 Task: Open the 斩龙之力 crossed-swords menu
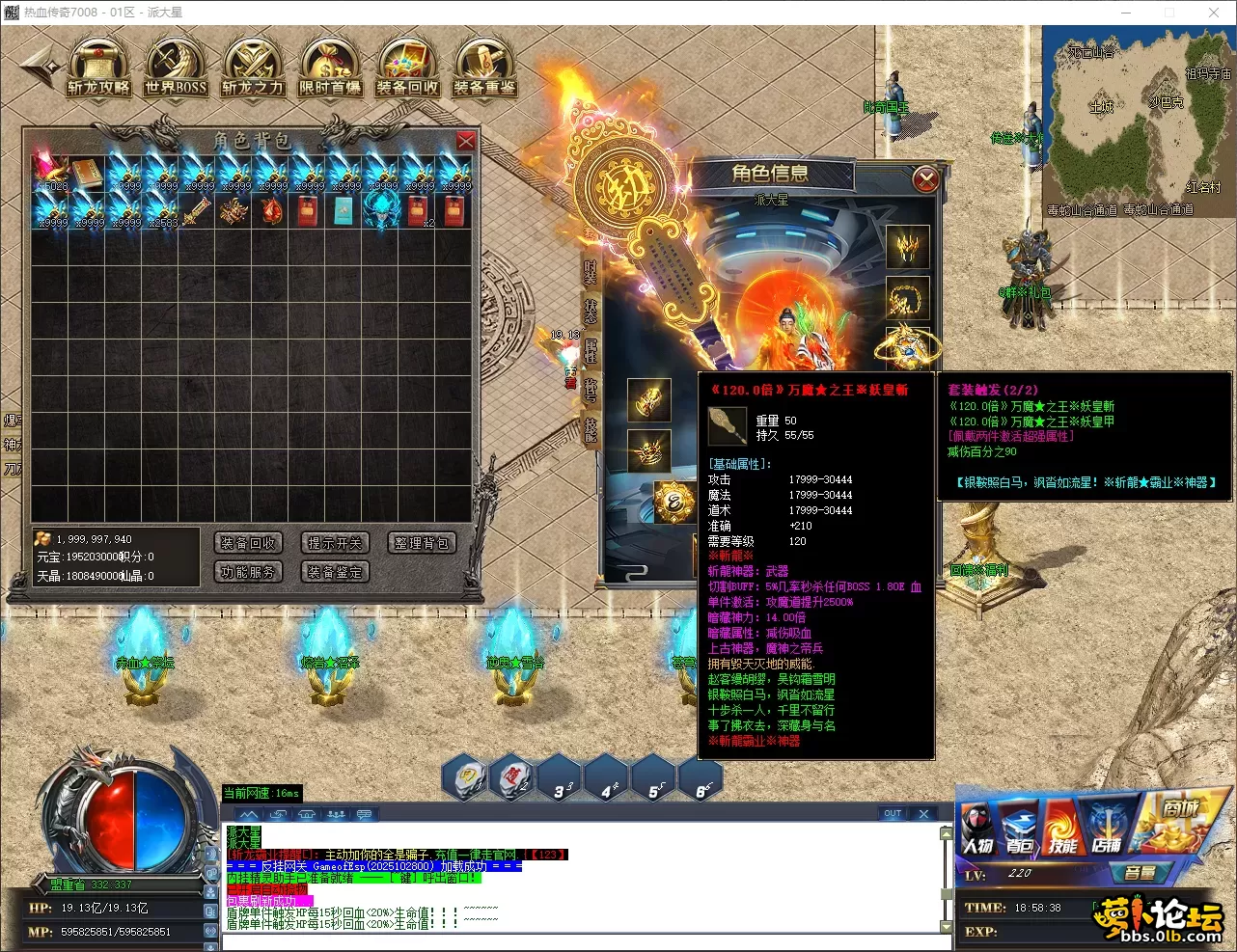tap(253, 68)
